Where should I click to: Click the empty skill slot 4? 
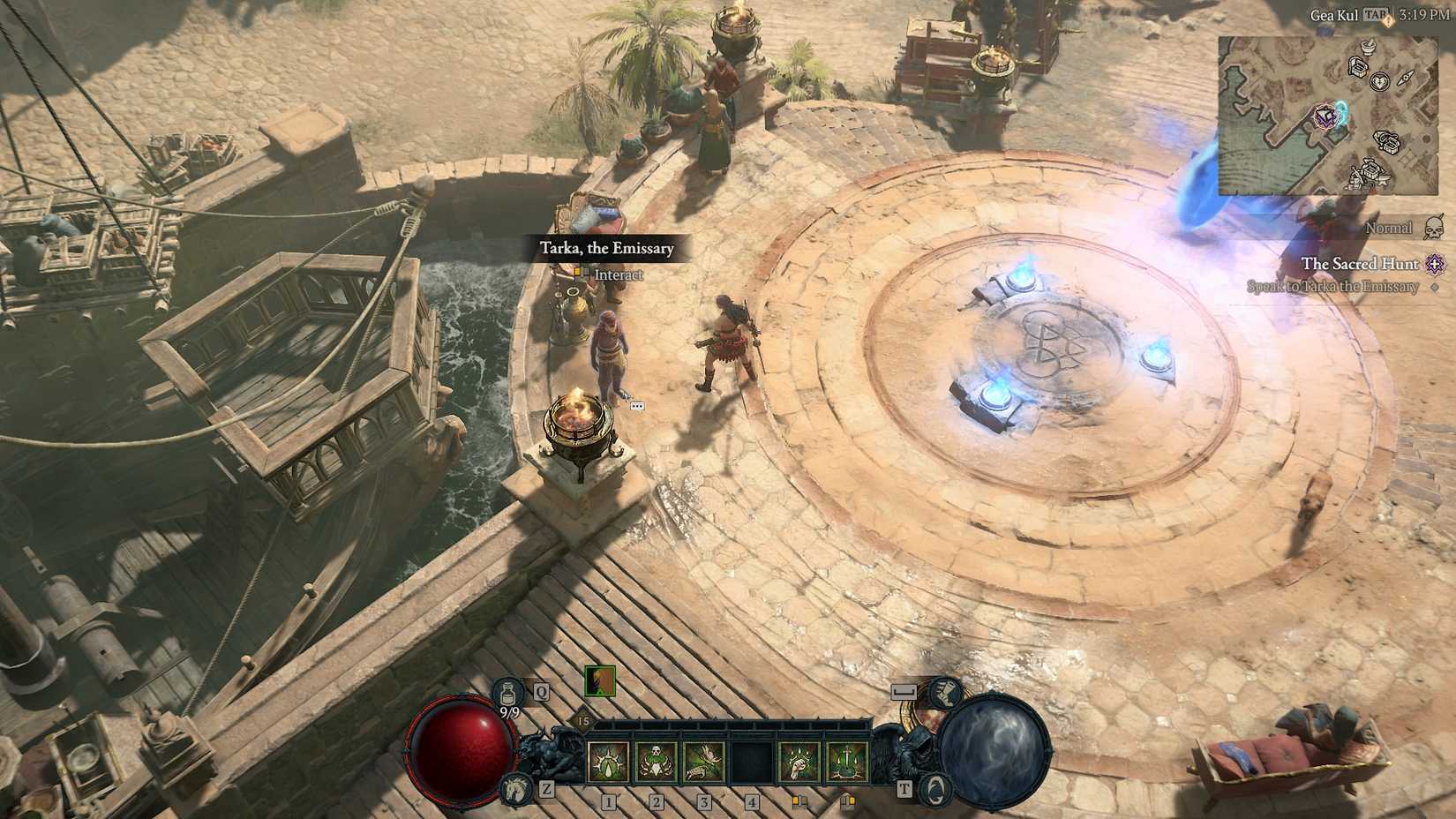coord(750,762)
